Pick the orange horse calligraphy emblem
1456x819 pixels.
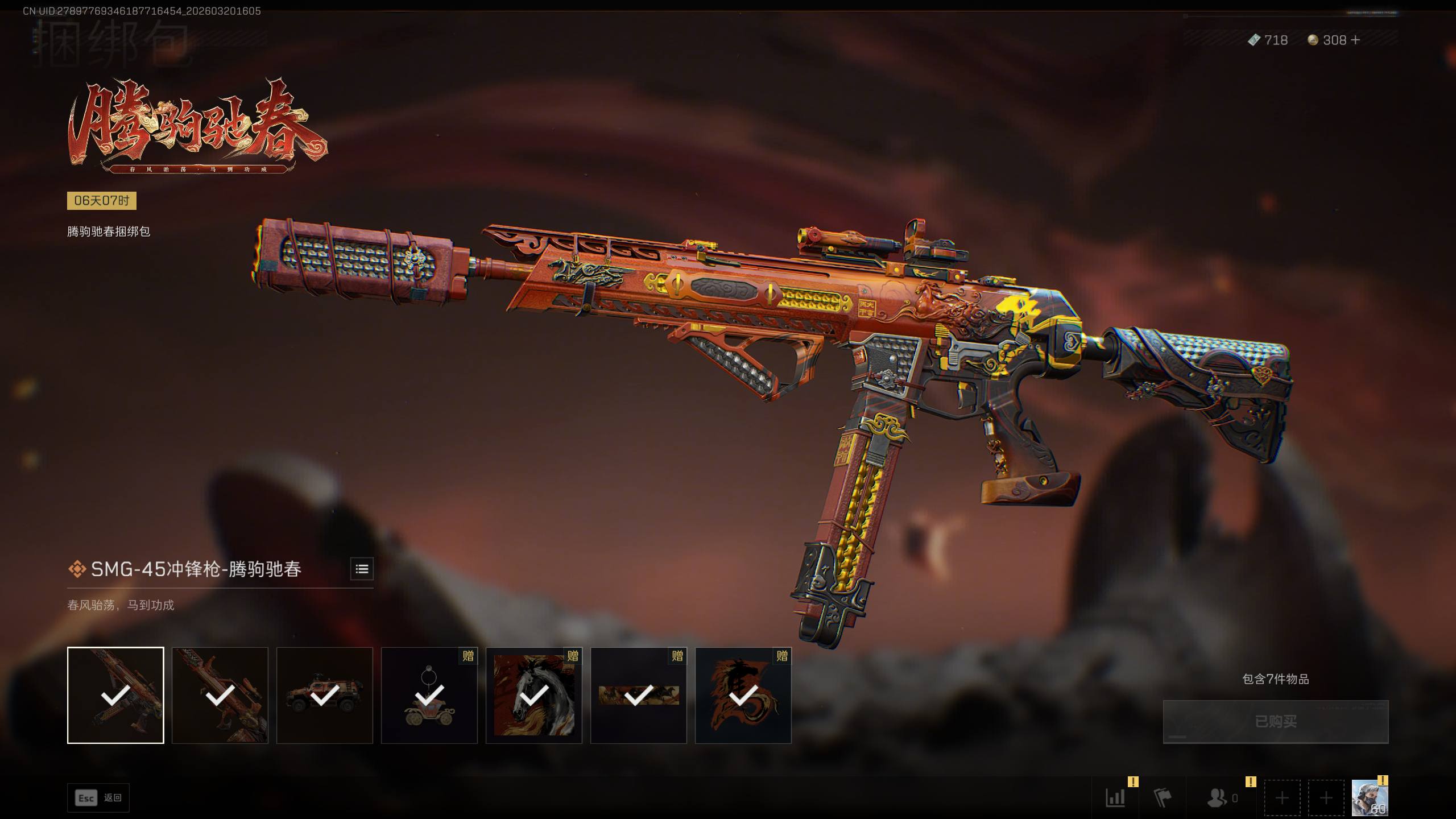743,695
